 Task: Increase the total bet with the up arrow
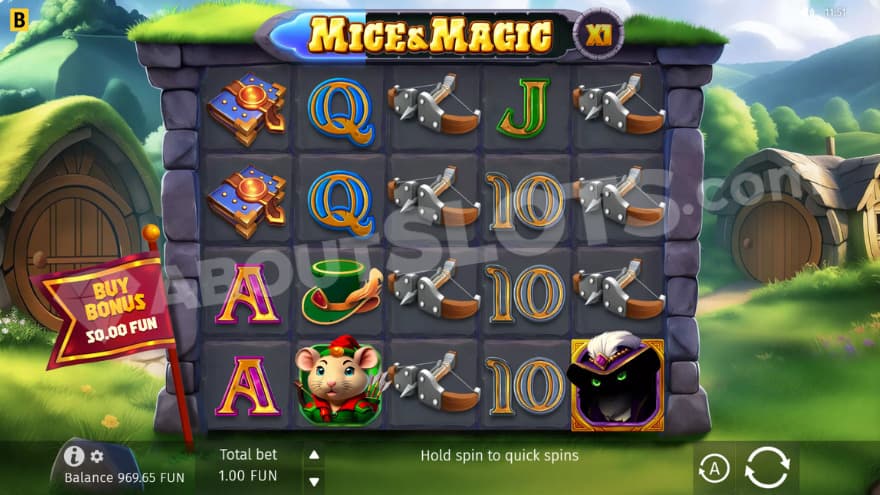314,455
